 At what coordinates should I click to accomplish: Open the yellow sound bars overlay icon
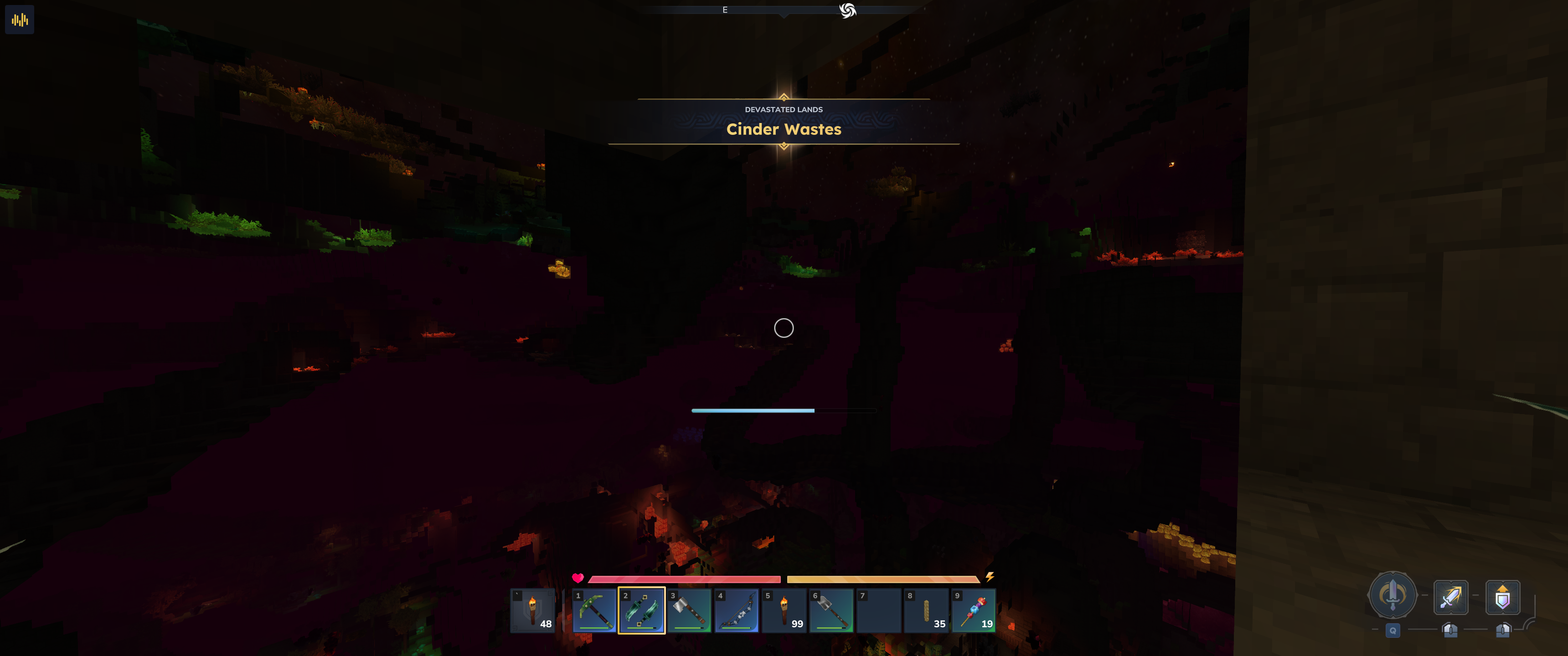point(20,20)
